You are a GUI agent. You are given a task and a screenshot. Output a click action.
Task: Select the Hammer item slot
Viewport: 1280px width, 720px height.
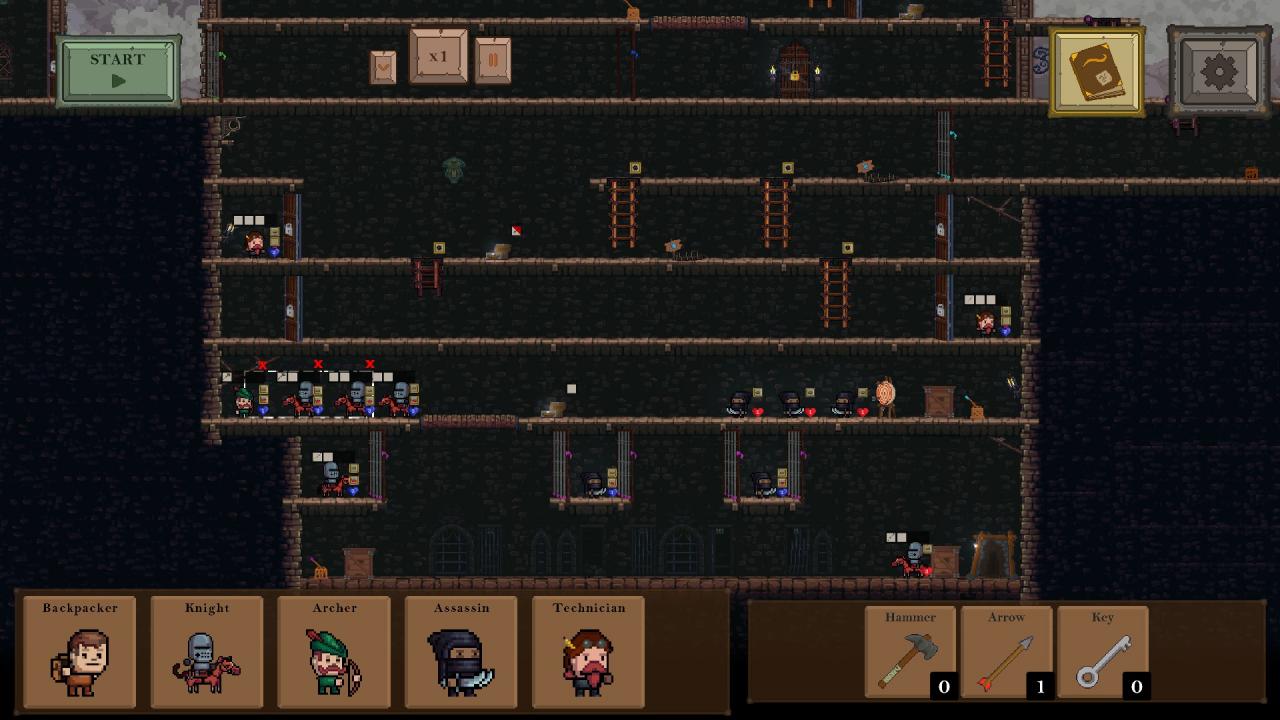click(x=910, y=652)
